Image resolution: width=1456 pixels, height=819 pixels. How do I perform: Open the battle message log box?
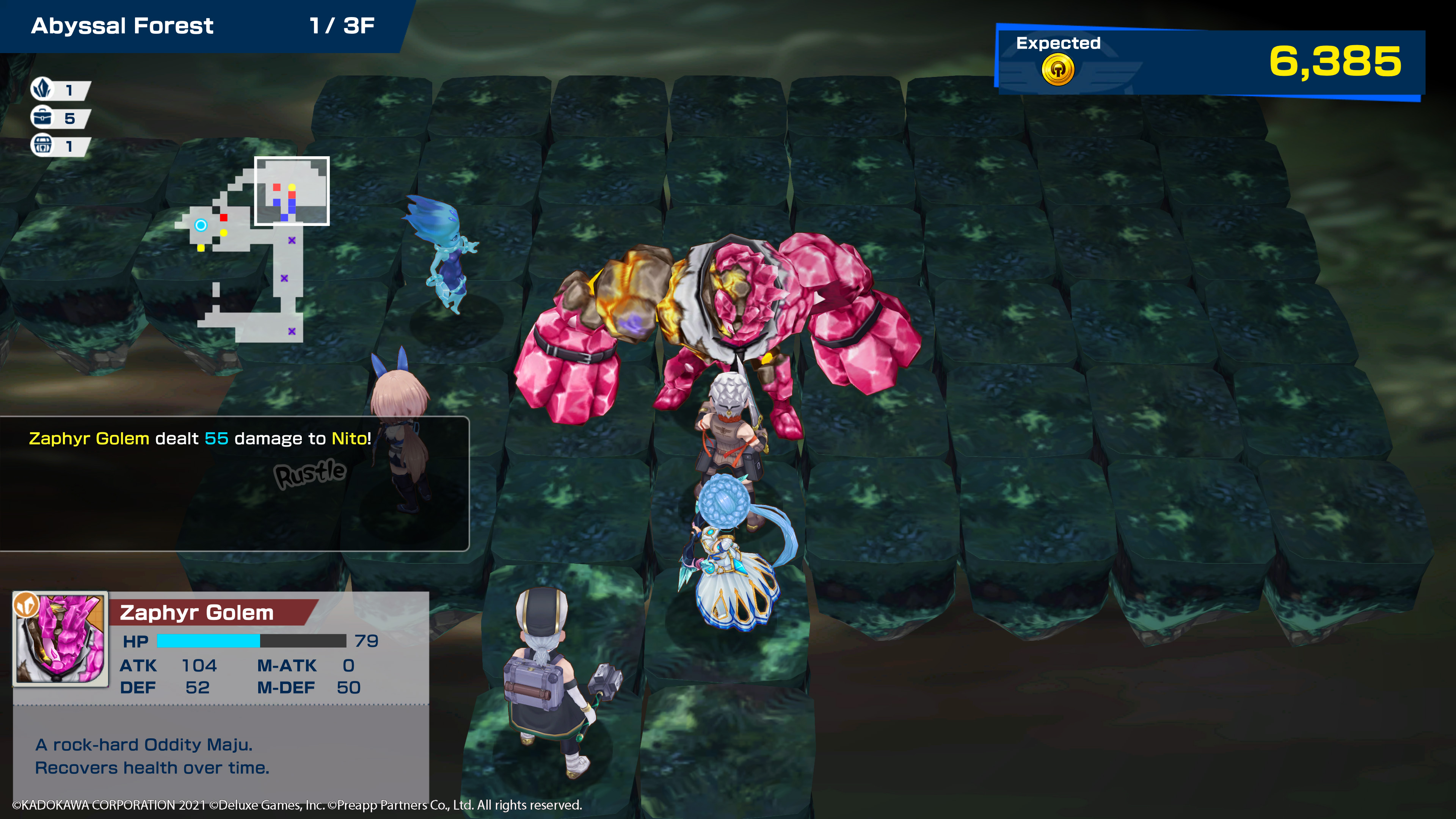[x=234, y=483]
